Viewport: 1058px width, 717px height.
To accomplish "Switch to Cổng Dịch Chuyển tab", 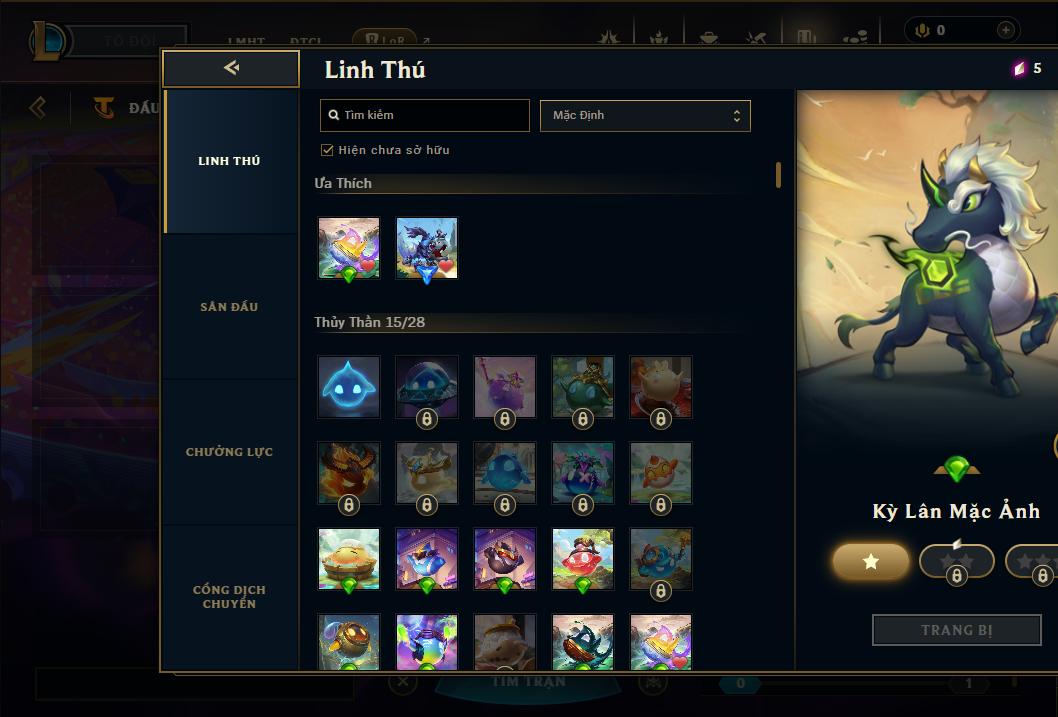I will click(229, 596).
